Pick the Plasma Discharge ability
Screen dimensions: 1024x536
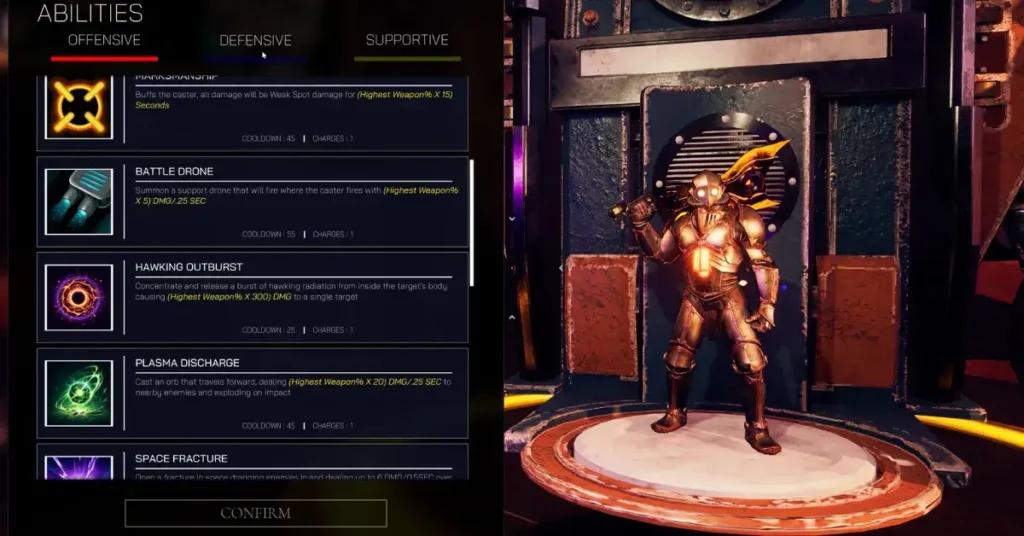pyautogui.click(x=252, y=392)
